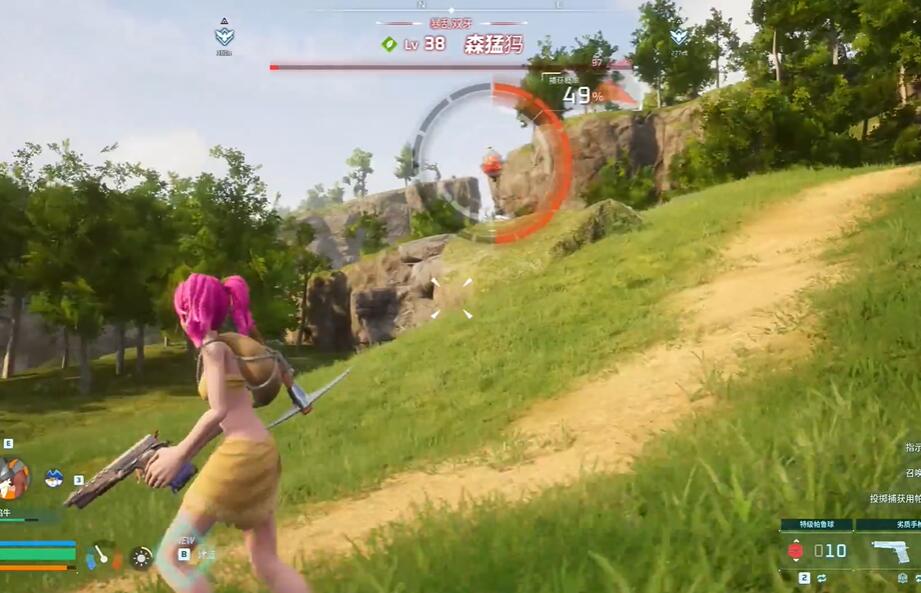Screen dimensions: 921x593
Task: Select the pistol weapon slot
Action: click(x=889, y=551)
